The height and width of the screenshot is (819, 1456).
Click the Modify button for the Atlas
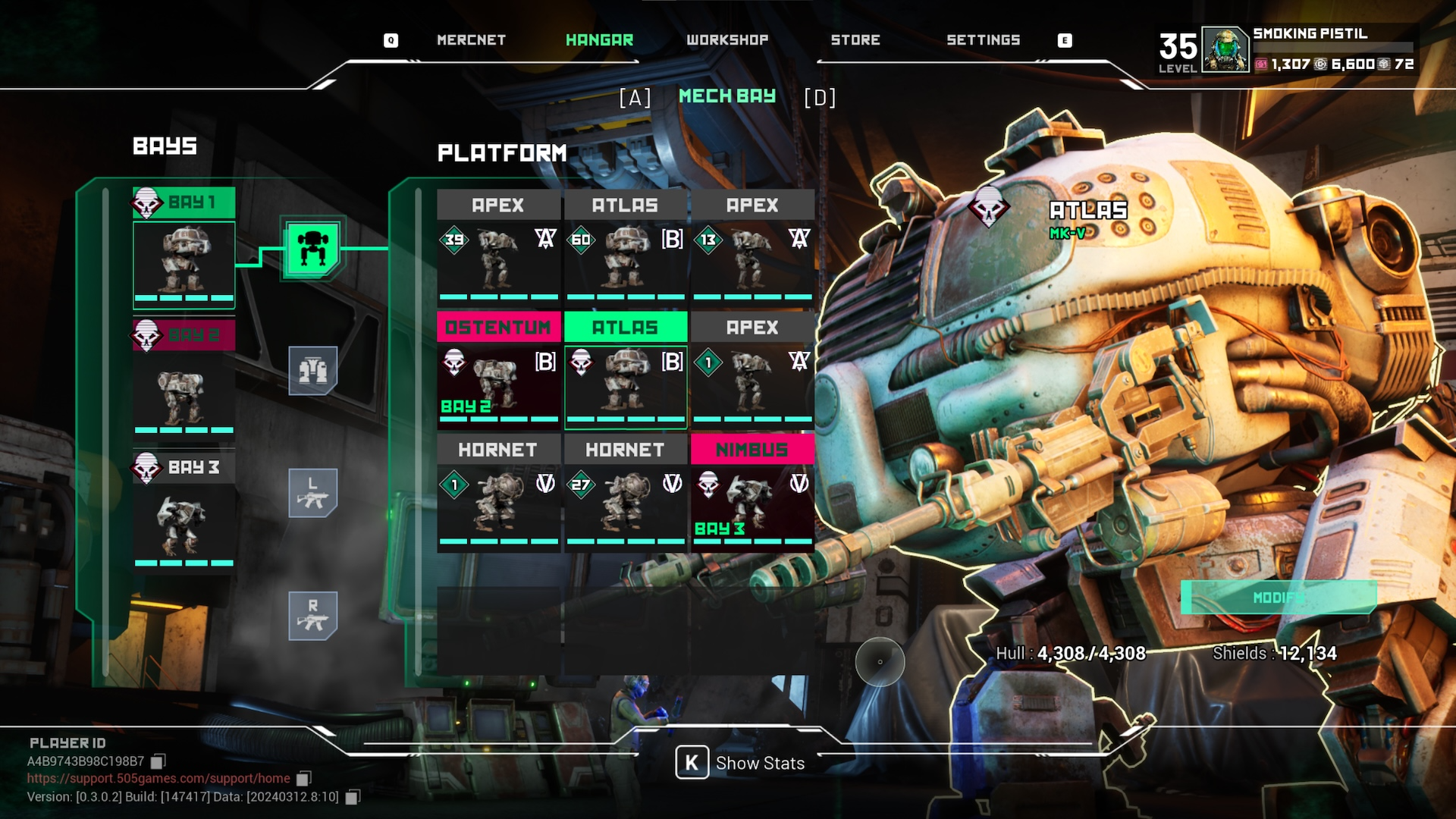pos(1279,598)
